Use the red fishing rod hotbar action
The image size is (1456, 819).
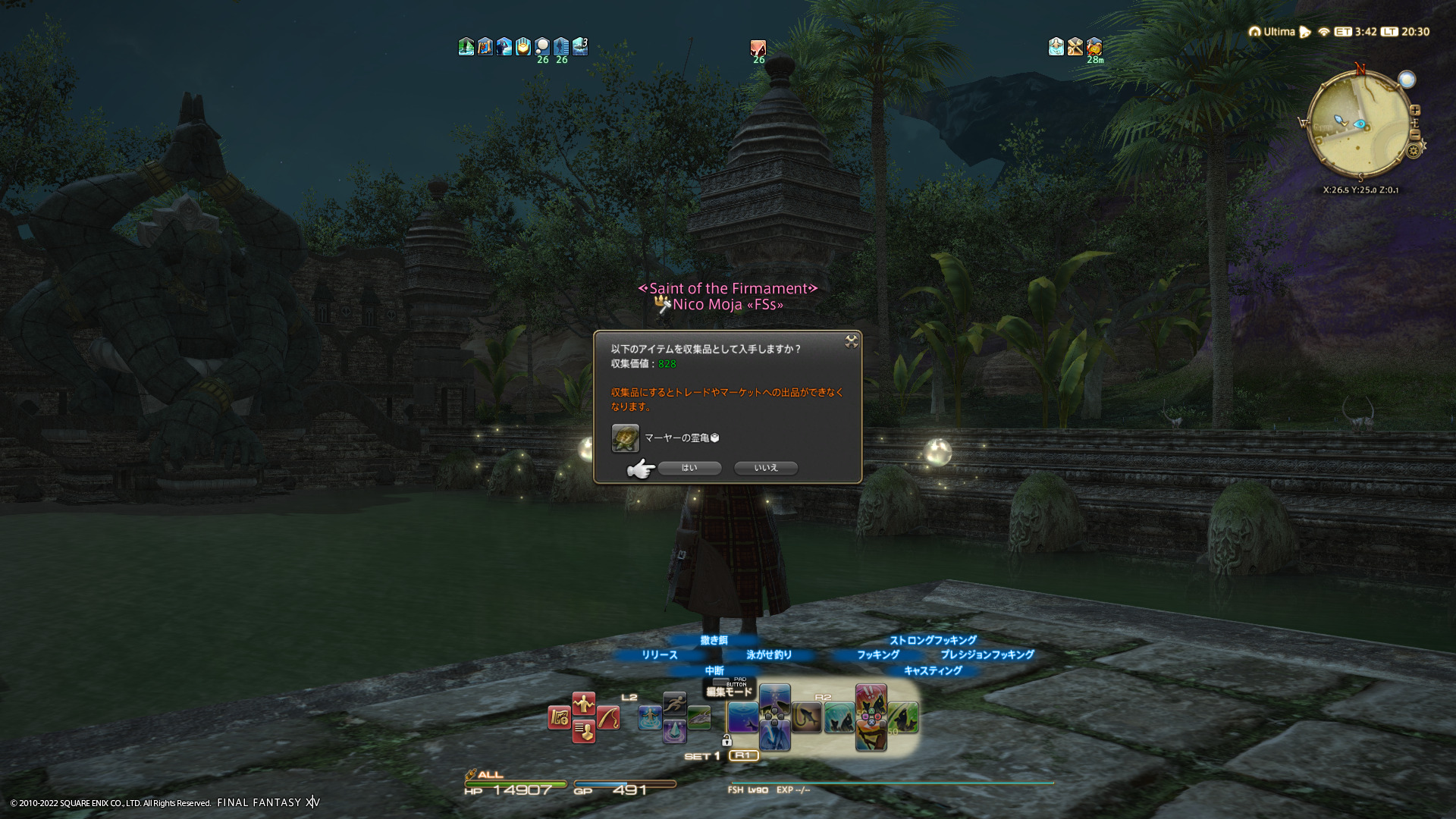coord(608,717)
